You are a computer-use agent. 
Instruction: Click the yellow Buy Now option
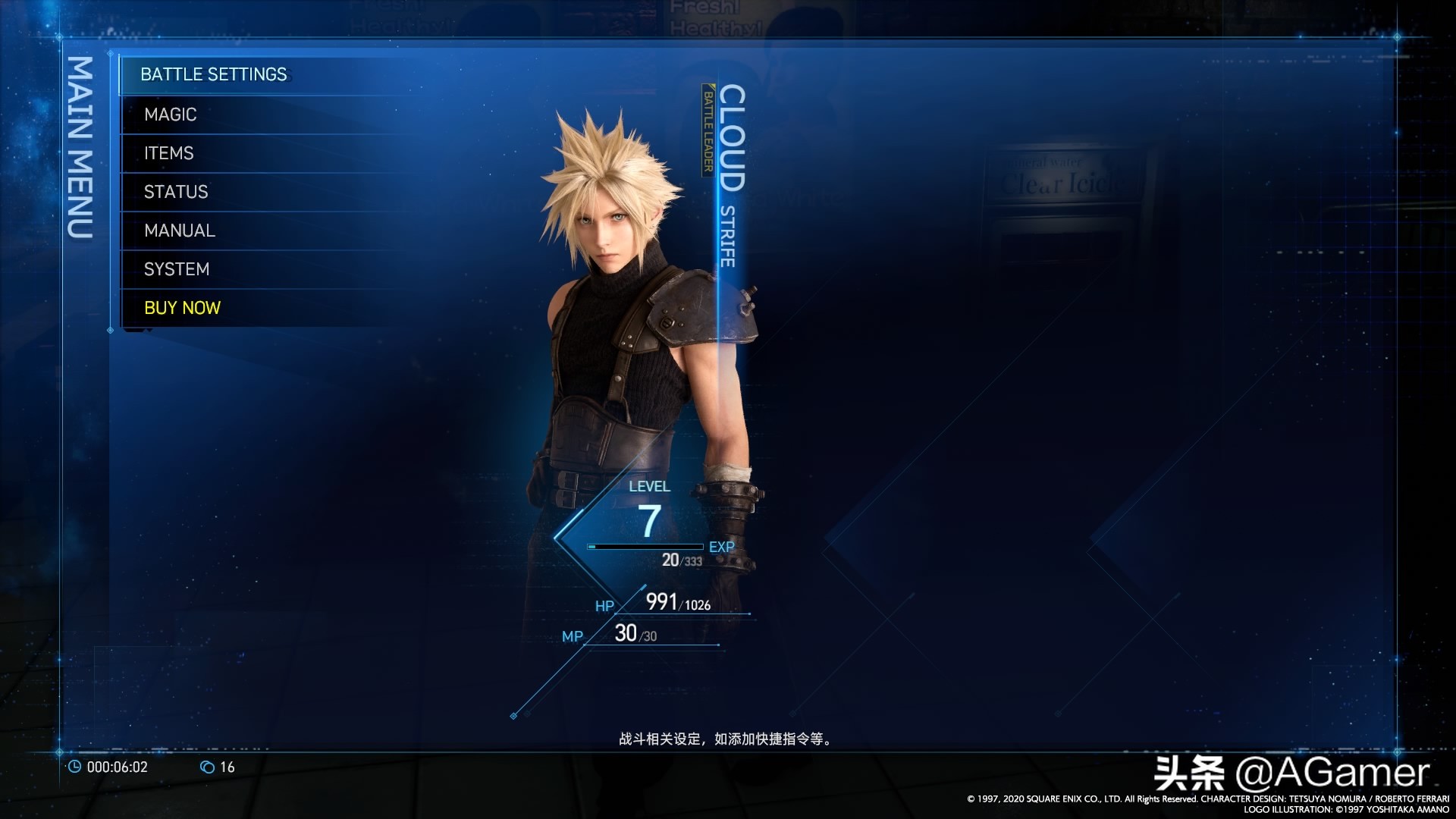pyautogui.click(x=182, y=308)
